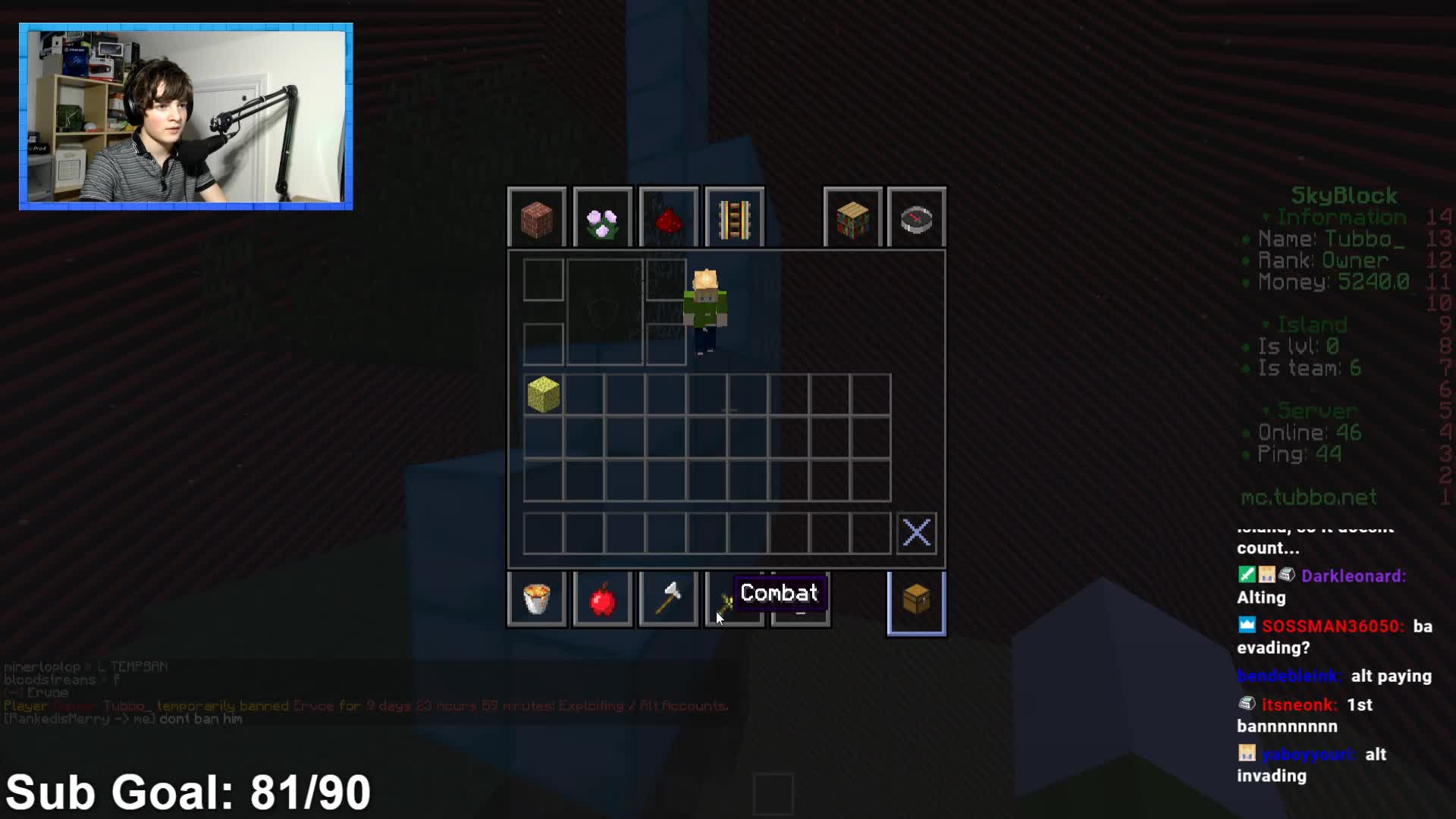Open the iron axe Tools tab

click(668, 600)
